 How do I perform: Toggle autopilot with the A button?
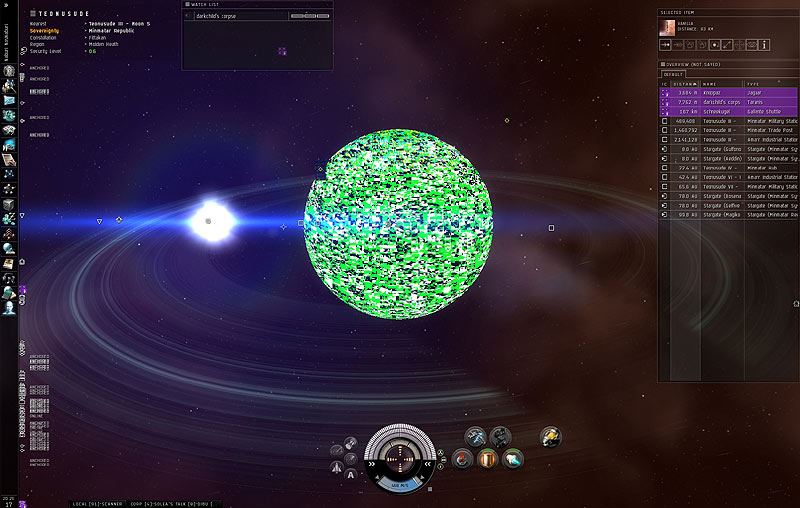pyautogui.click(x=352, y=475)
